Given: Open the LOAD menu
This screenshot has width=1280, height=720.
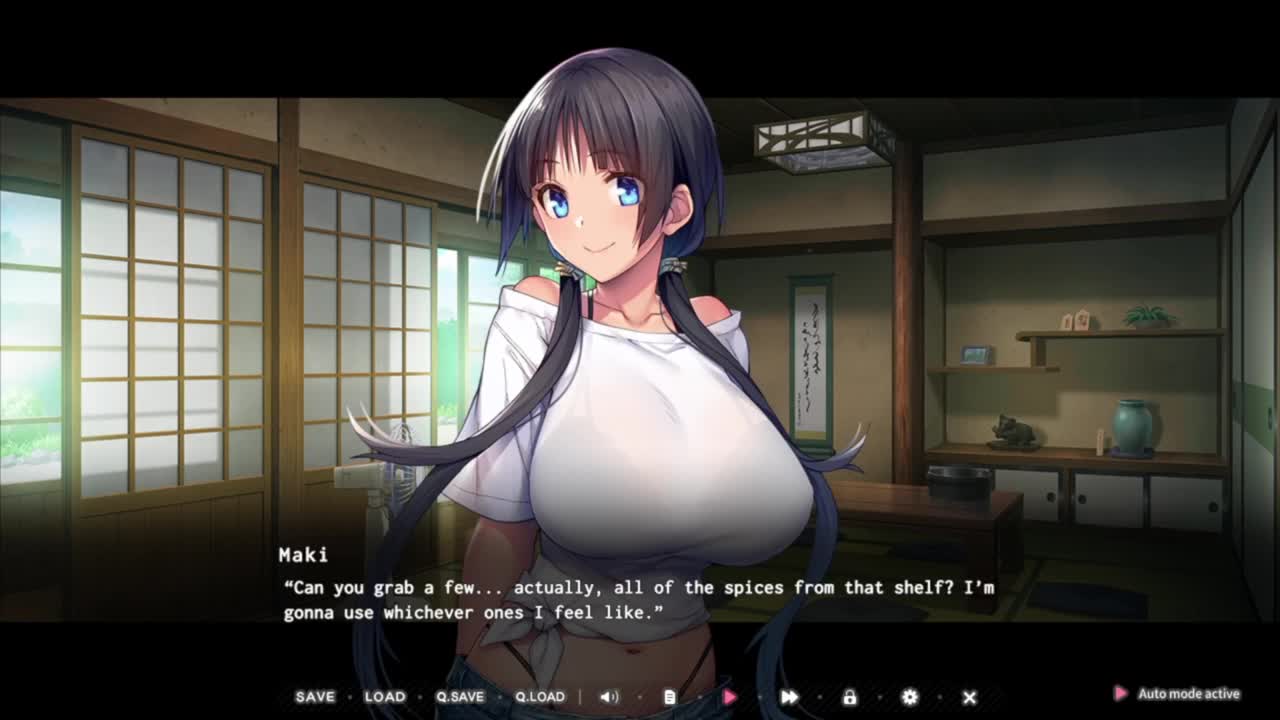Looking at the screenshot, I should pyautogui.click(x=385, y=697).
